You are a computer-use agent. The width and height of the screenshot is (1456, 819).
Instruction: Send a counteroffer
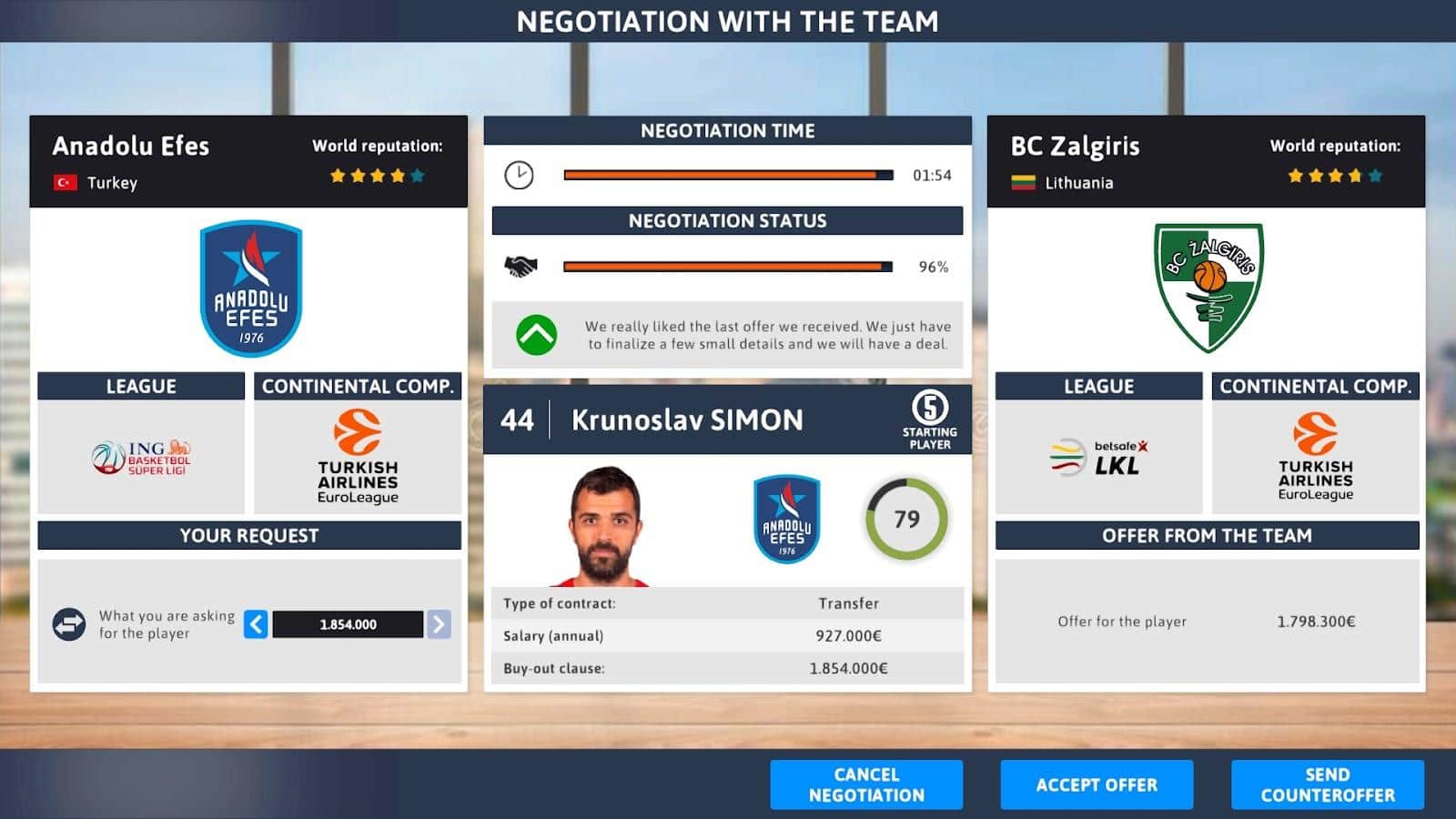click(1327, 784)
